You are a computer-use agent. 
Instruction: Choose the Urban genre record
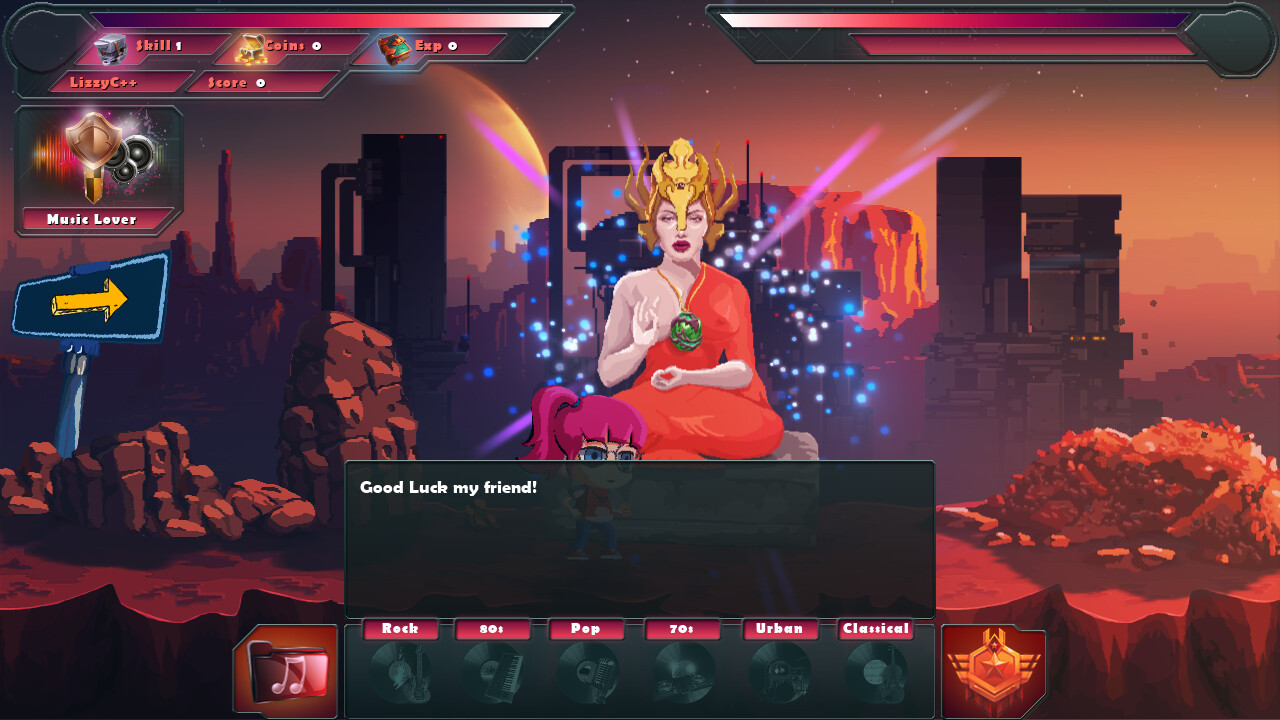coord(779,671)
